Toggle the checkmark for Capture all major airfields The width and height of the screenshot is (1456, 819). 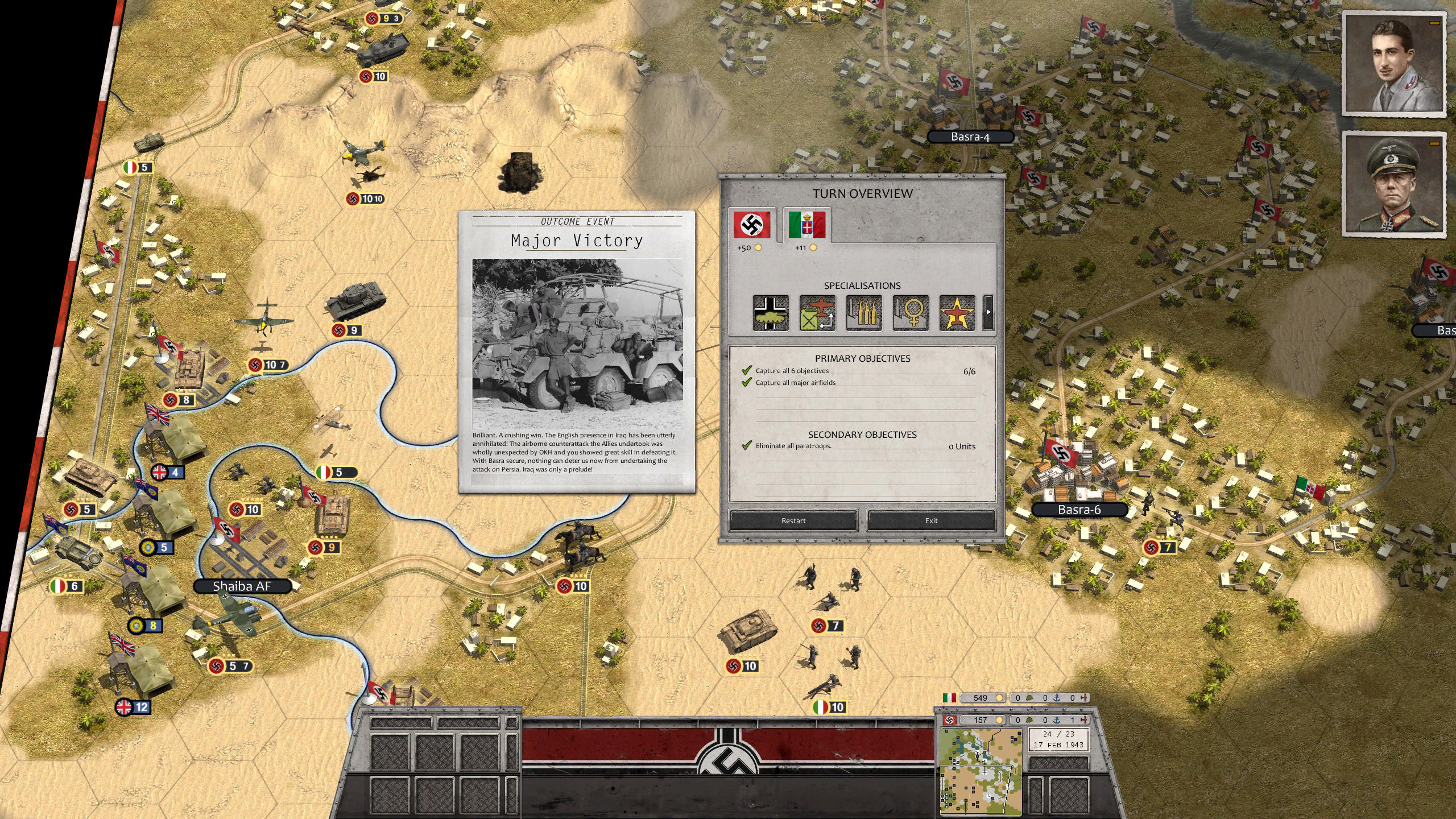(x=746, y=383)
